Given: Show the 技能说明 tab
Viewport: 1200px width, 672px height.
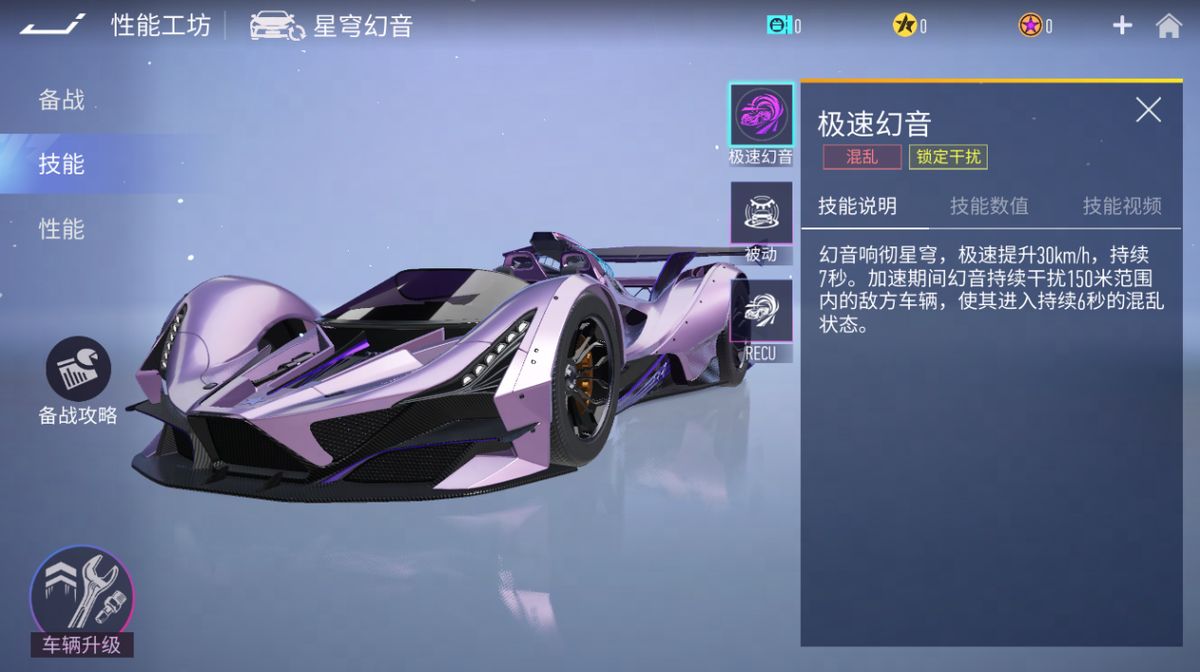Looking at the screenshot, I should pos(857,206).
